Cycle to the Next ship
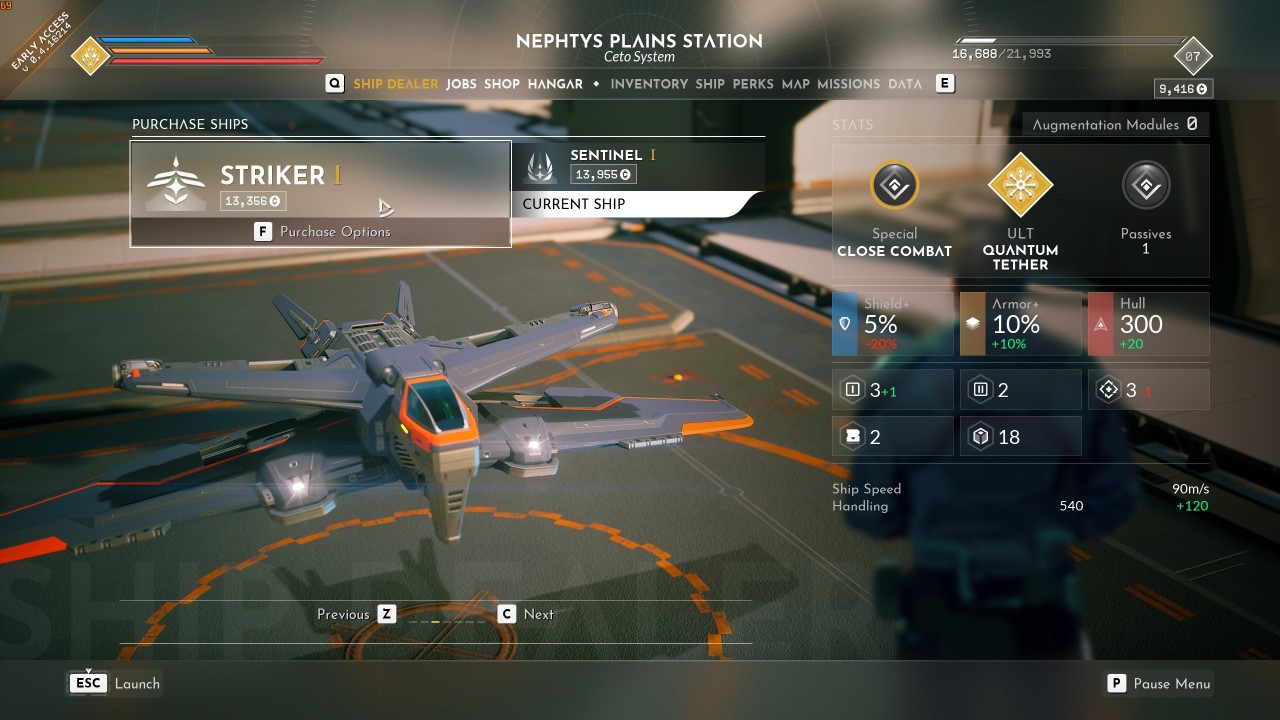The image size is (1280, 720). 507,614
